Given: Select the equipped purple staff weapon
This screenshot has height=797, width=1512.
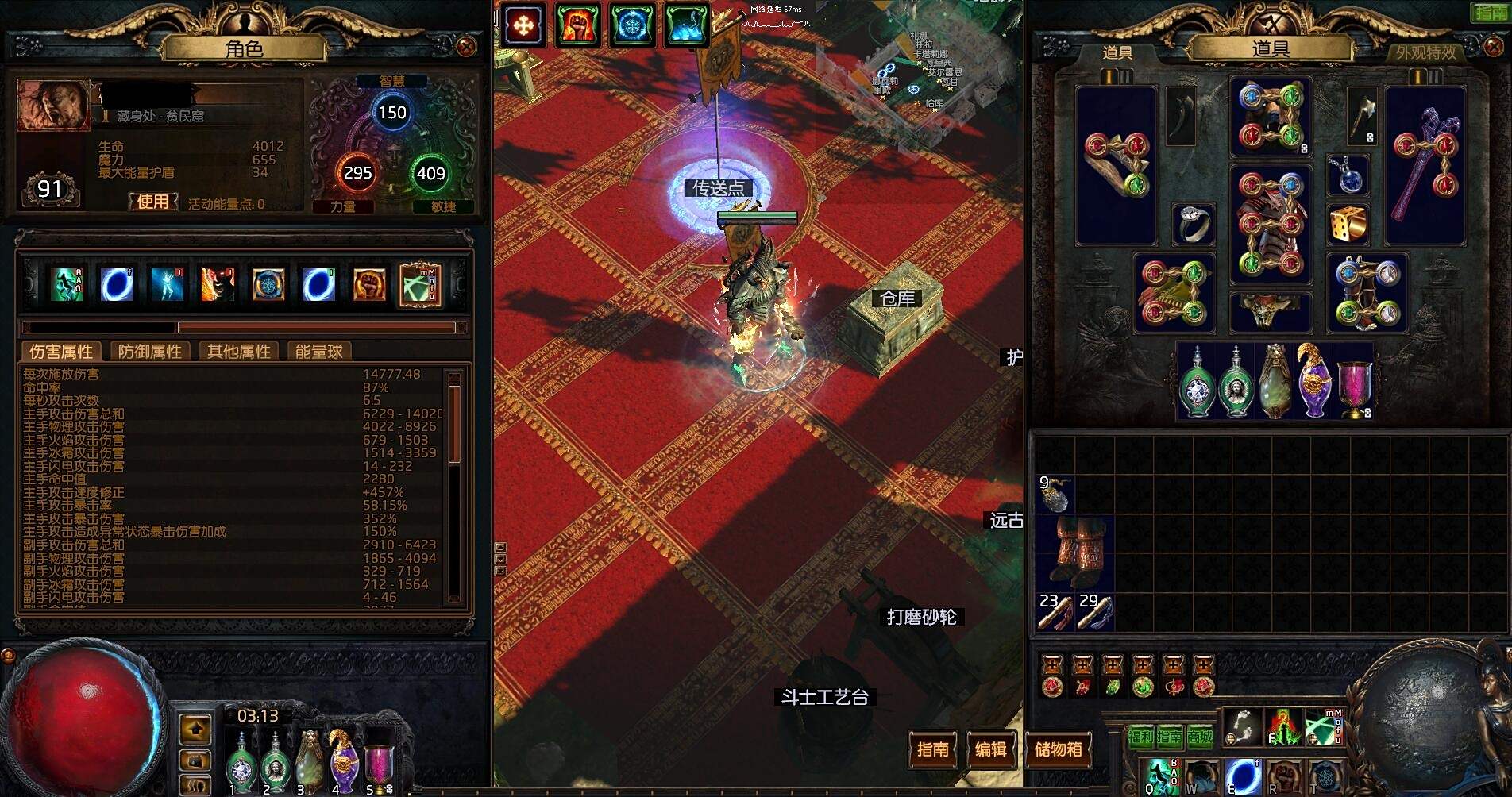Looking at the screenshot, I should [1425, 165].
